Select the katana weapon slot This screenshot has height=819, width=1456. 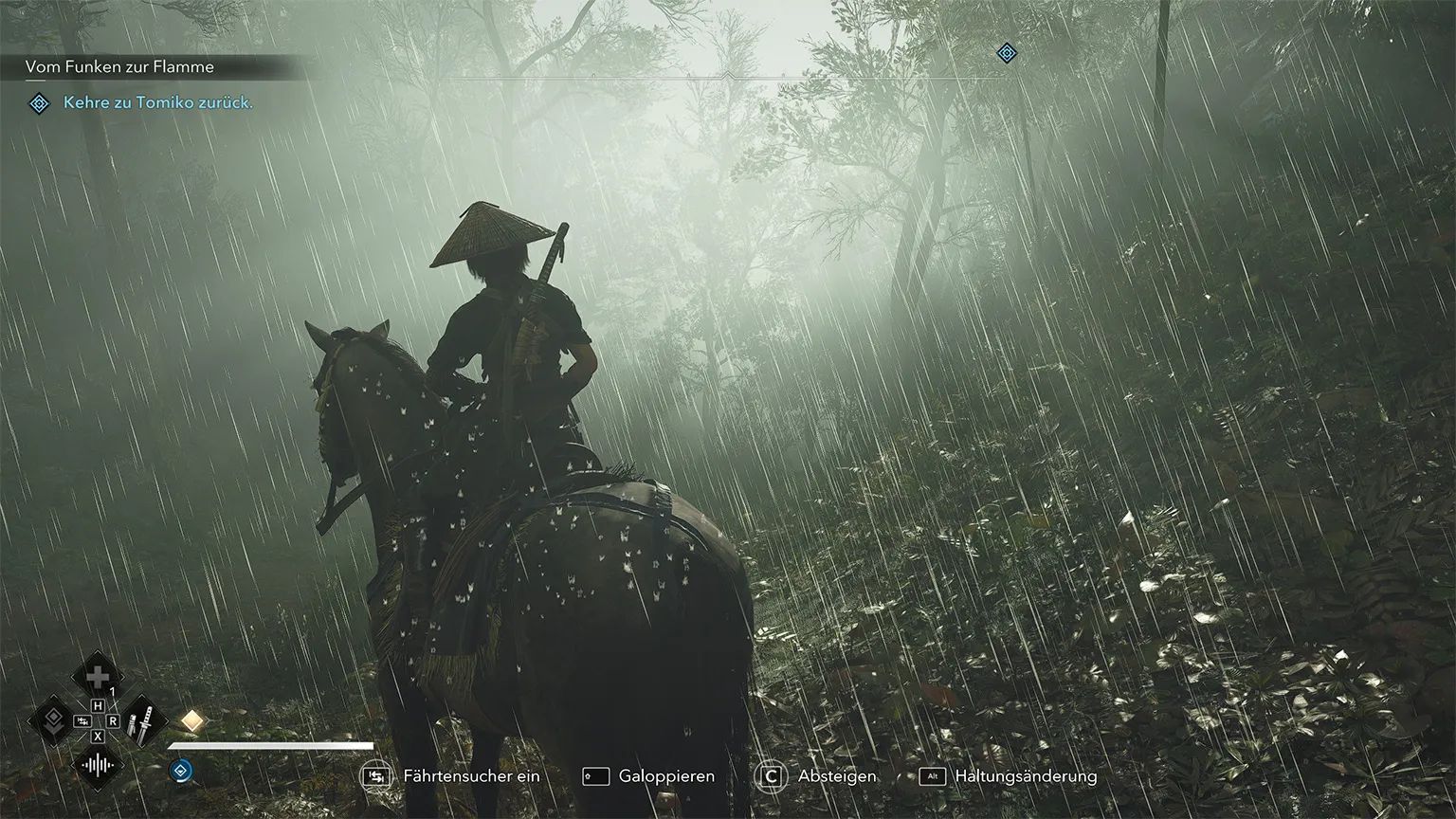[x=143, y=720]
